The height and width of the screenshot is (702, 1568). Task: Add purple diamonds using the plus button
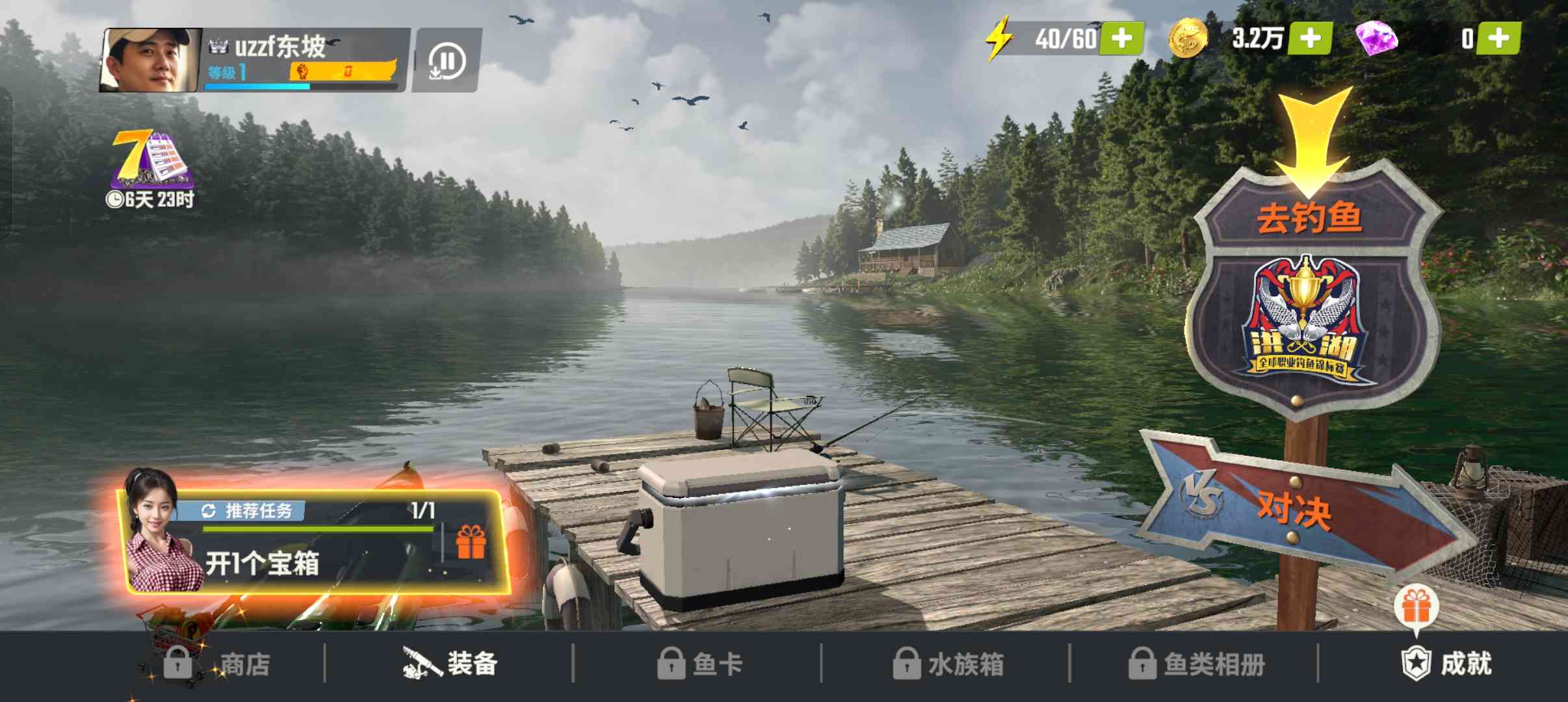click(x=1498, y=38)
